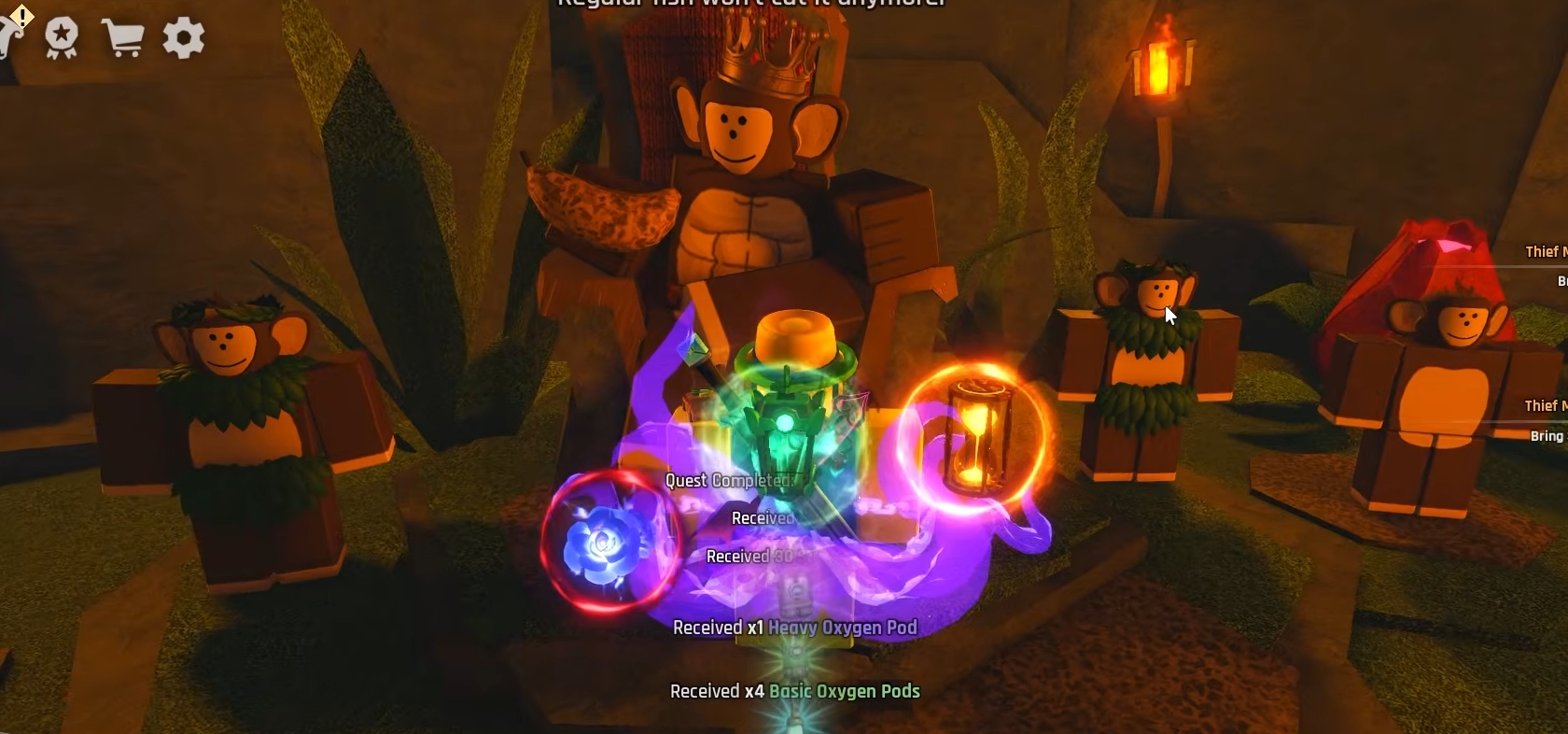Dismiss the Received x4 Basic Oxygen Pods message
Viewport: 1568px width, 734px height.
pos(794,692)
